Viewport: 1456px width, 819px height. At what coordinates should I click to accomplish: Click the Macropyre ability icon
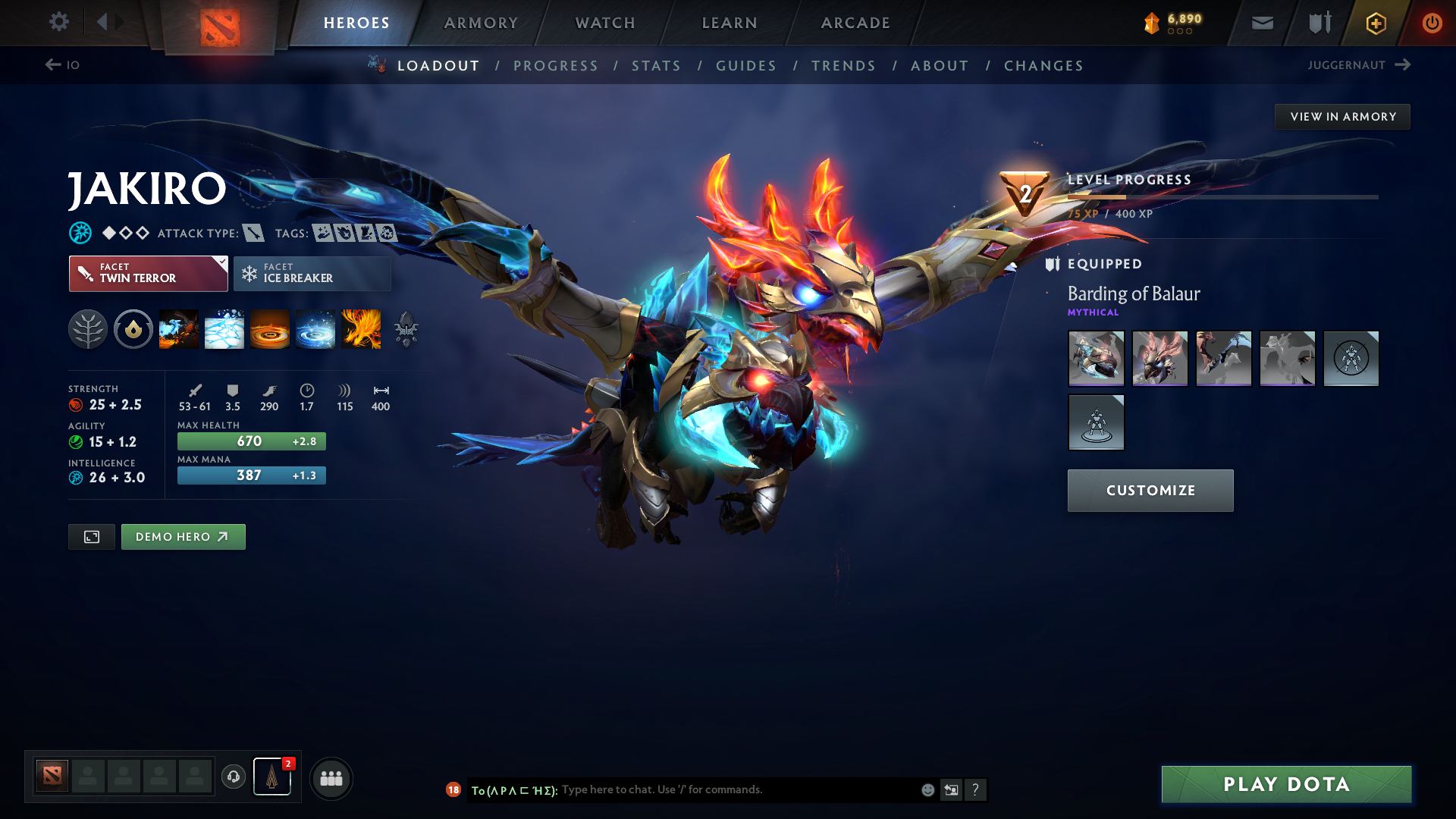pyautogui.click(x=362, y=329)
